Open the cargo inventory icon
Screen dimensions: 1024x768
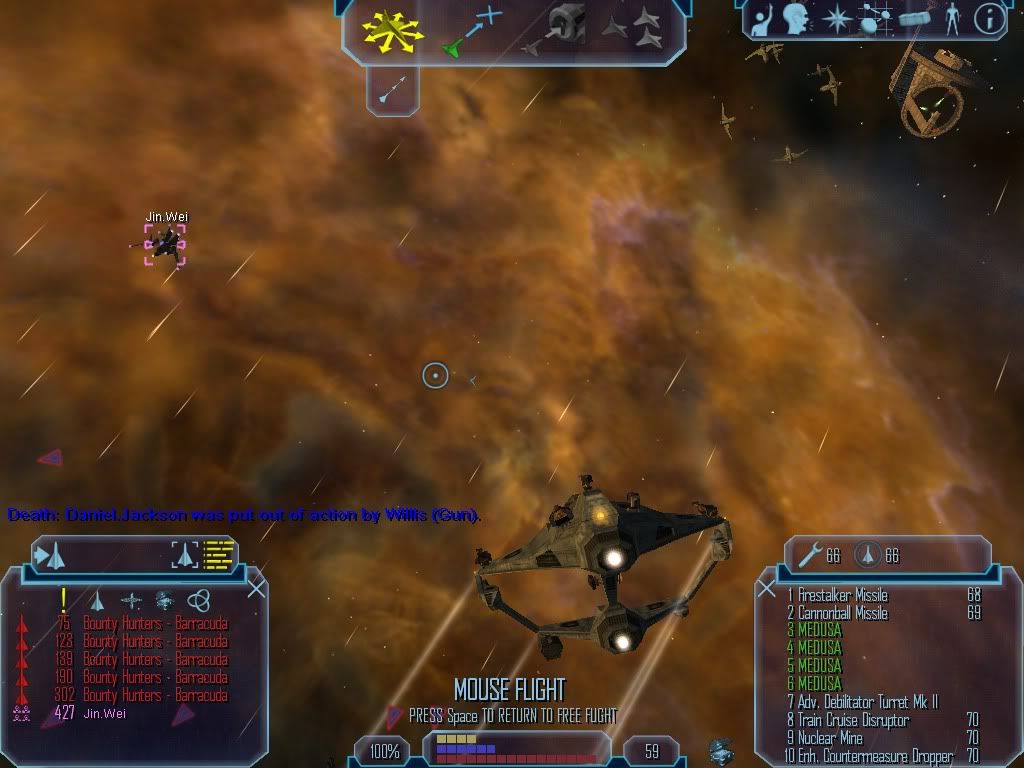click(915, 18)
